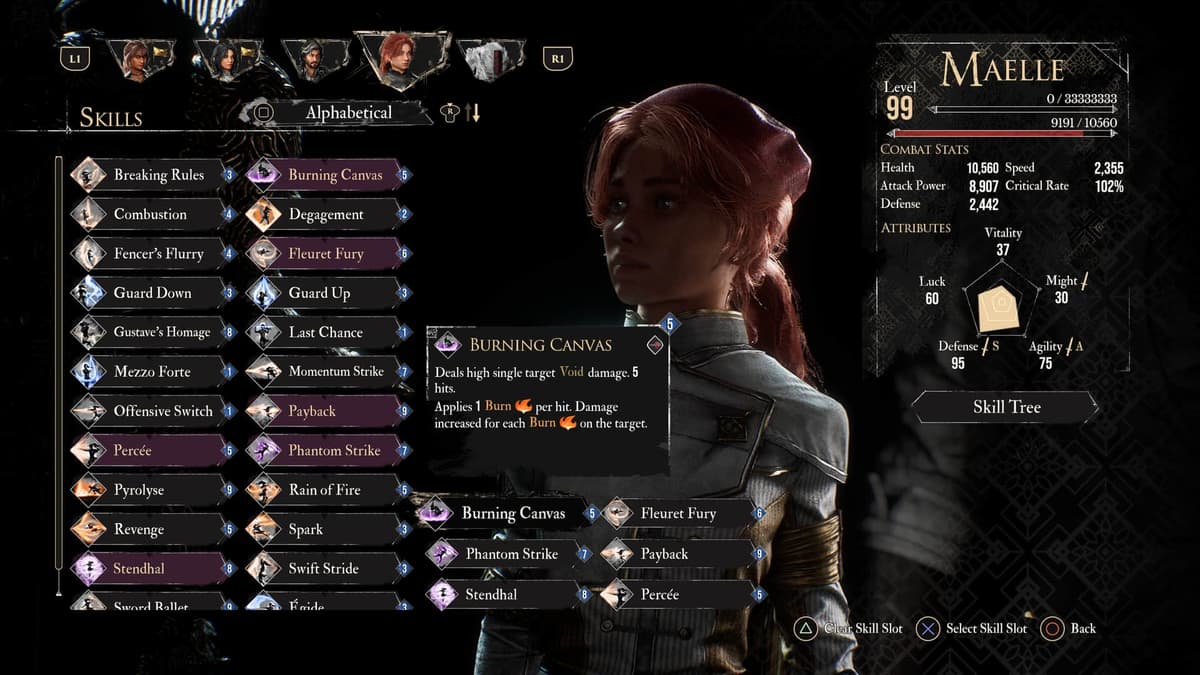Select the Swift Stride skill
1200x675 pixels.
click(x=323, y=569)
